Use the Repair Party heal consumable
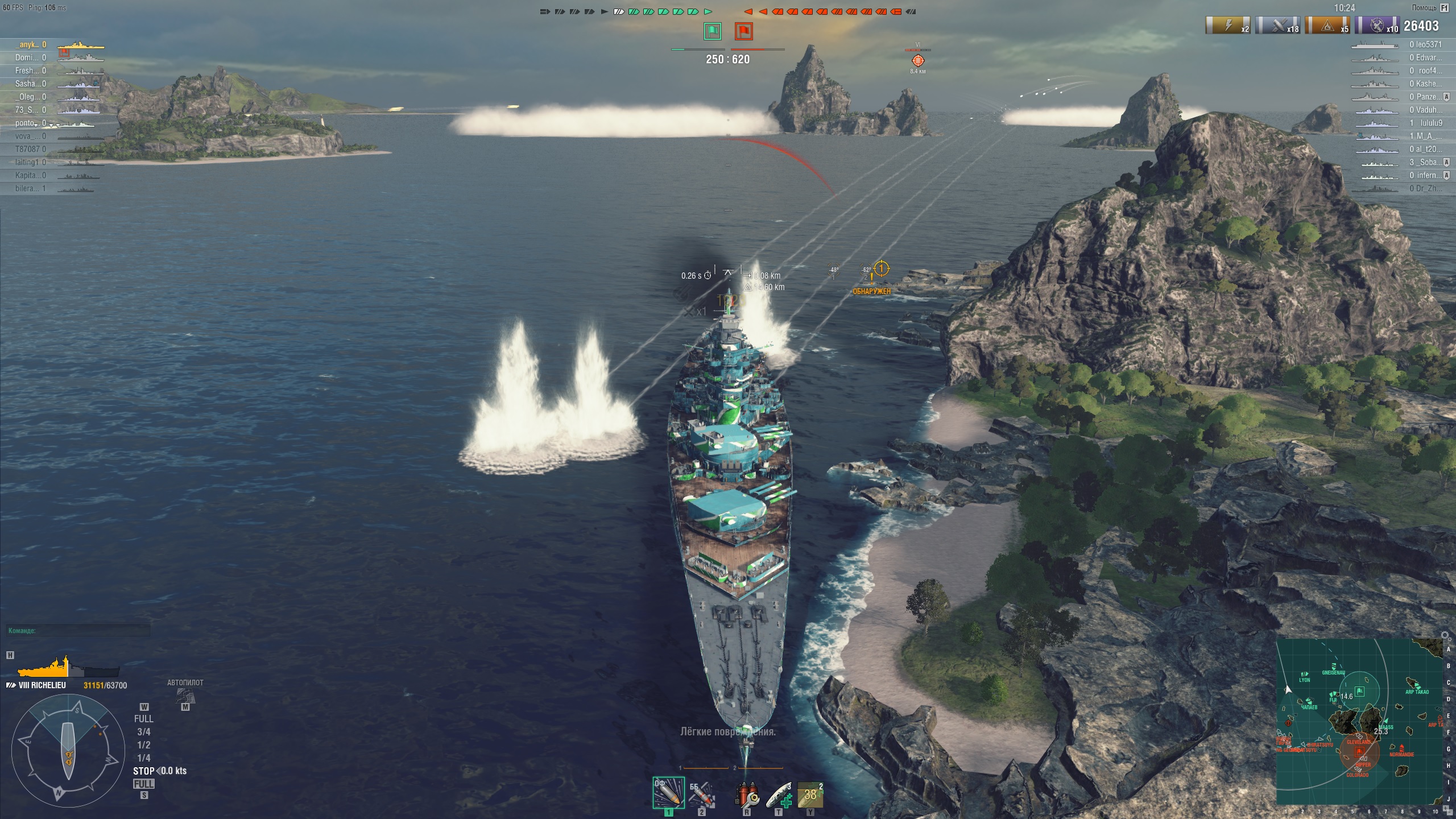 tap(779, 794)
